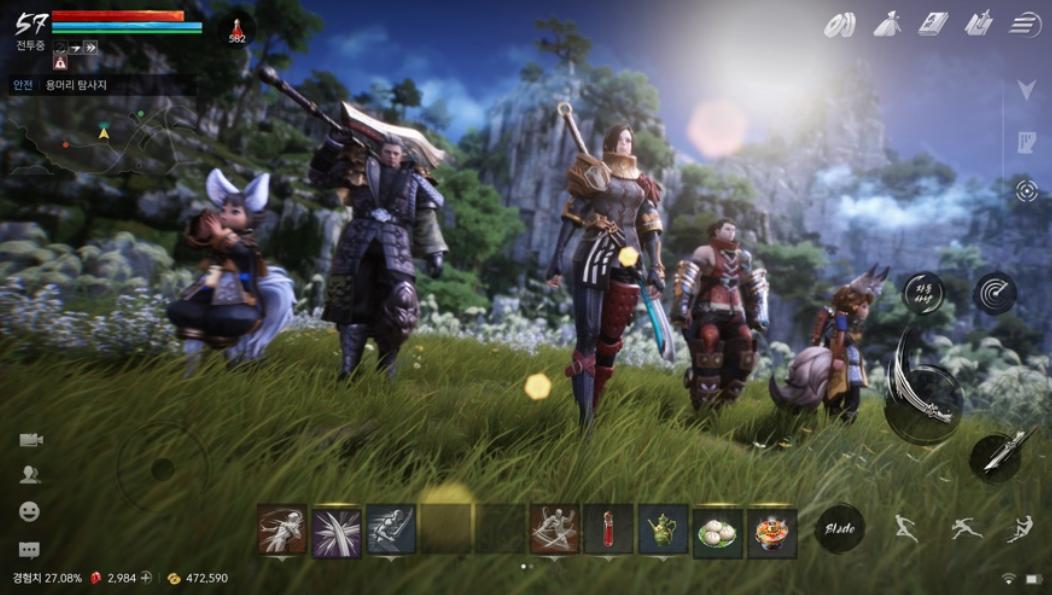Toggle the camera mode icon

click(30, 440)
